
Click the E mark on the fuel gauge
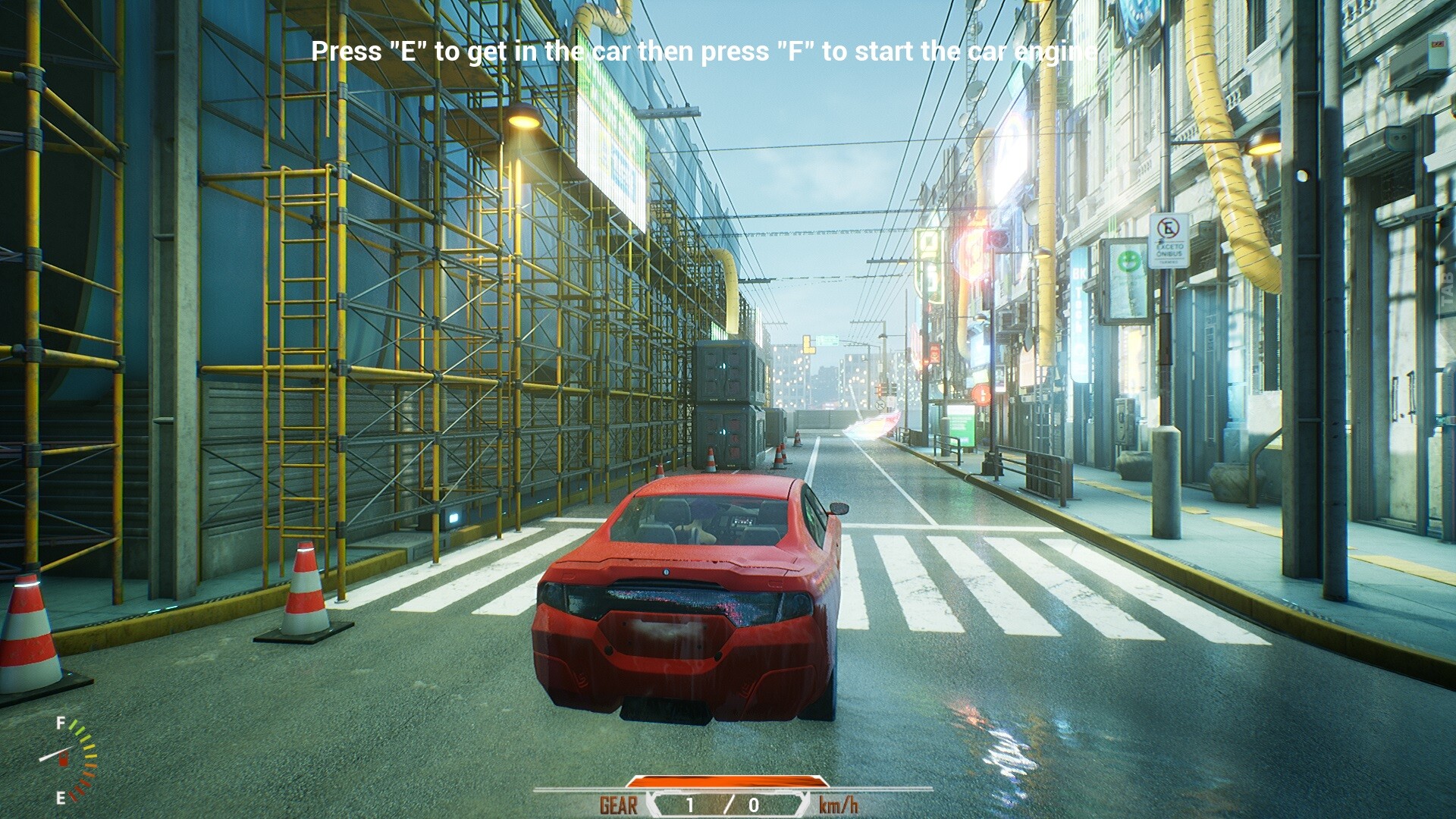(61, 797)
